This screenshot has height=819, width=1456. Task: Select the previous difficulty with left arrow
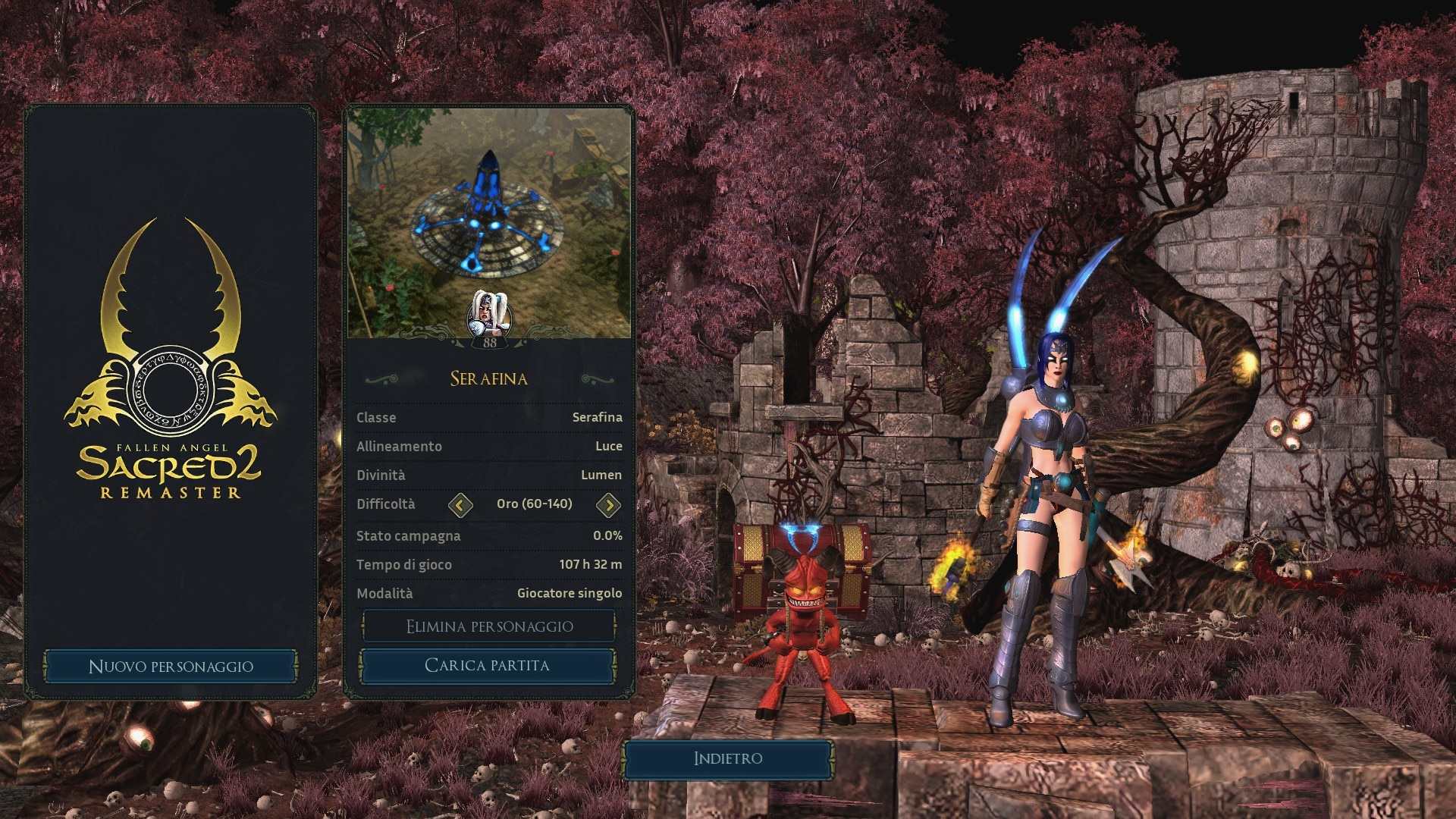click(460, 505)
